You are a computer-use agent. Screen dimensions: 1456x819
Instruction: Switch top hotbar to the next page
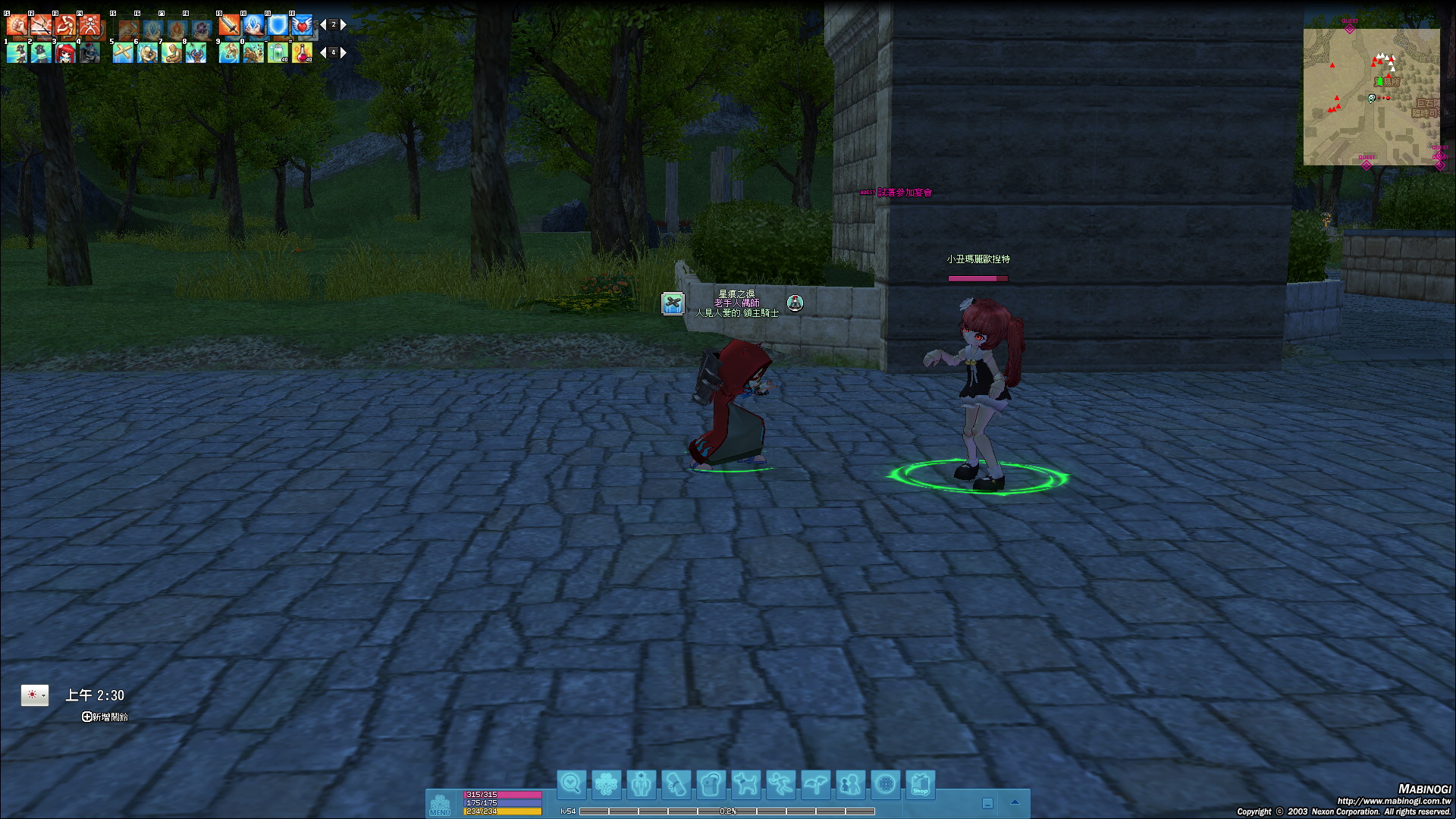344,25
